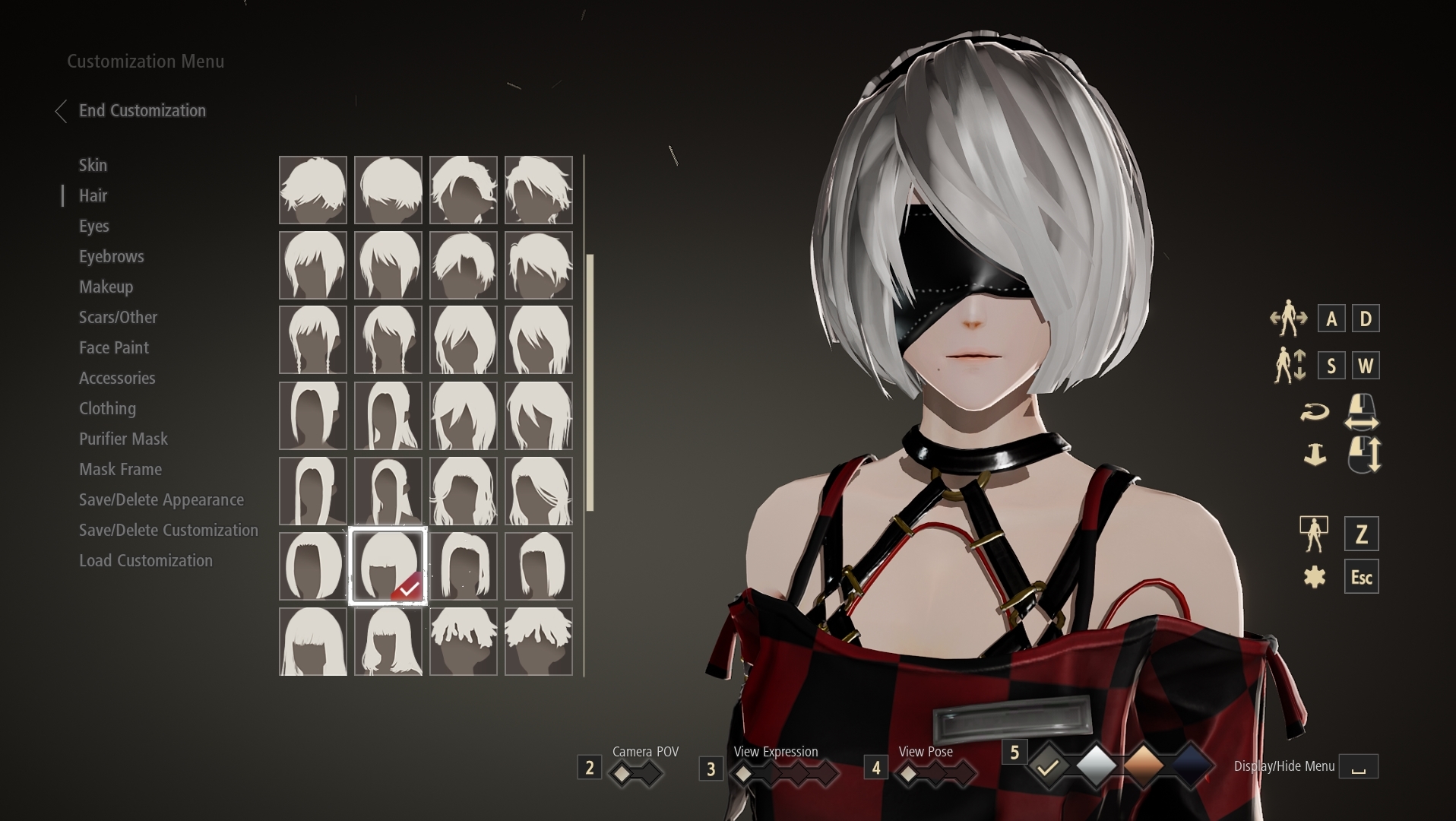
Task: Click the gear Esc icon
Action: pyautogui.click(x=1314, y=576)
